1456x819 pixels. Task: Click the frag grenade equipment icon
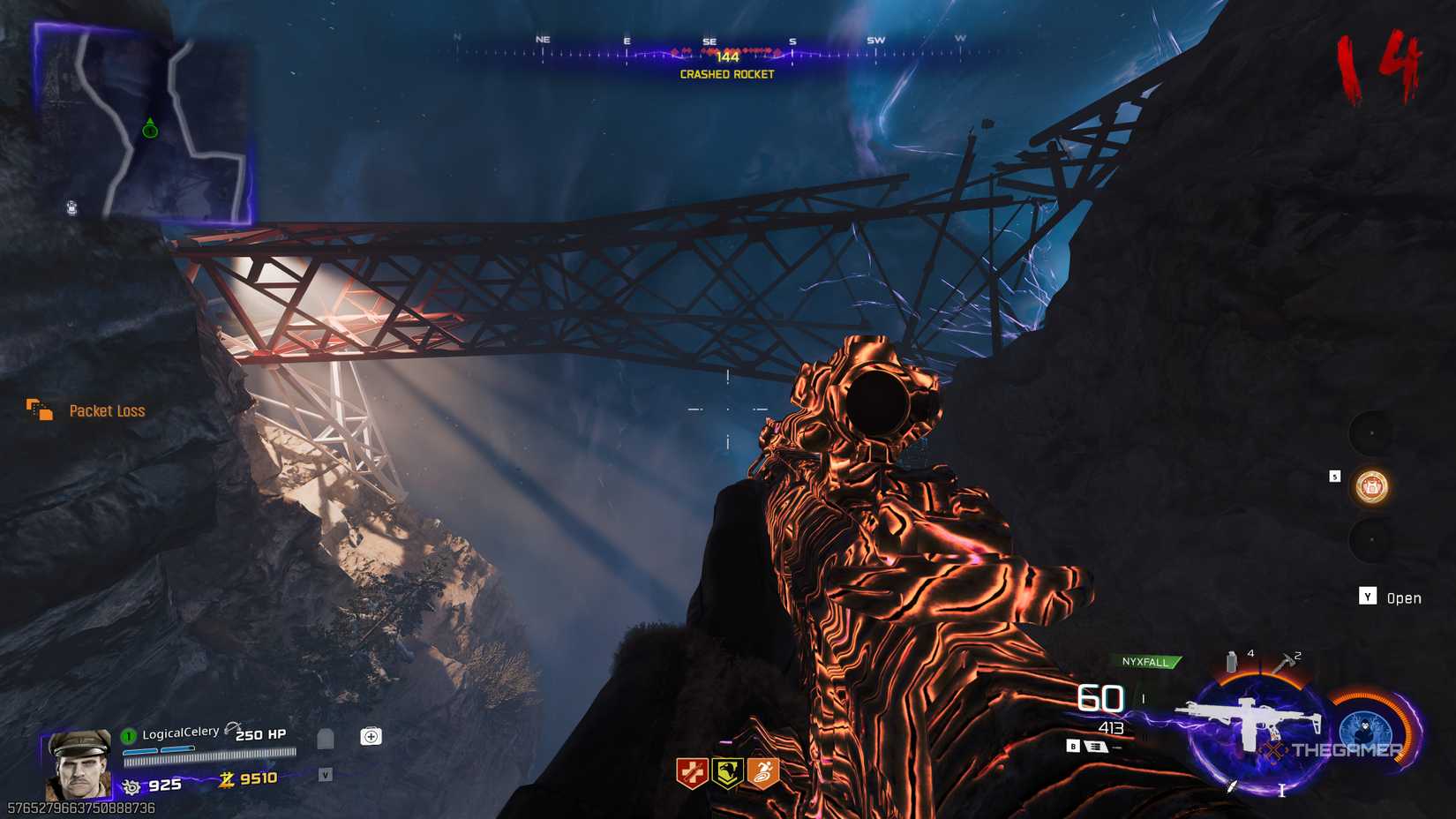coord(1231,660)
